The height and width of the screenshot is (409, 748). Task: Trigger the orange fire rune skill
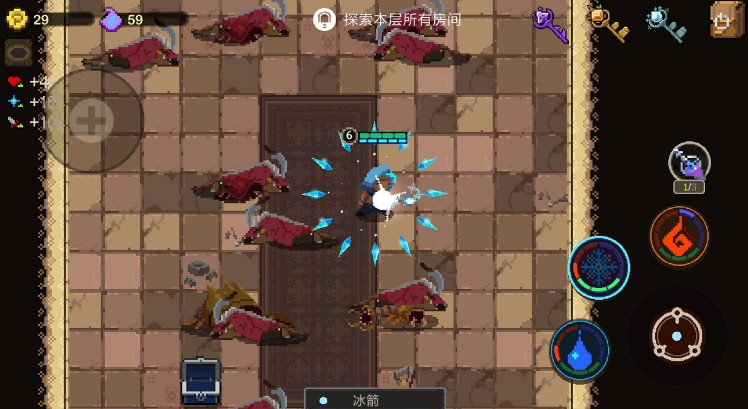click(x=679, y=237)
